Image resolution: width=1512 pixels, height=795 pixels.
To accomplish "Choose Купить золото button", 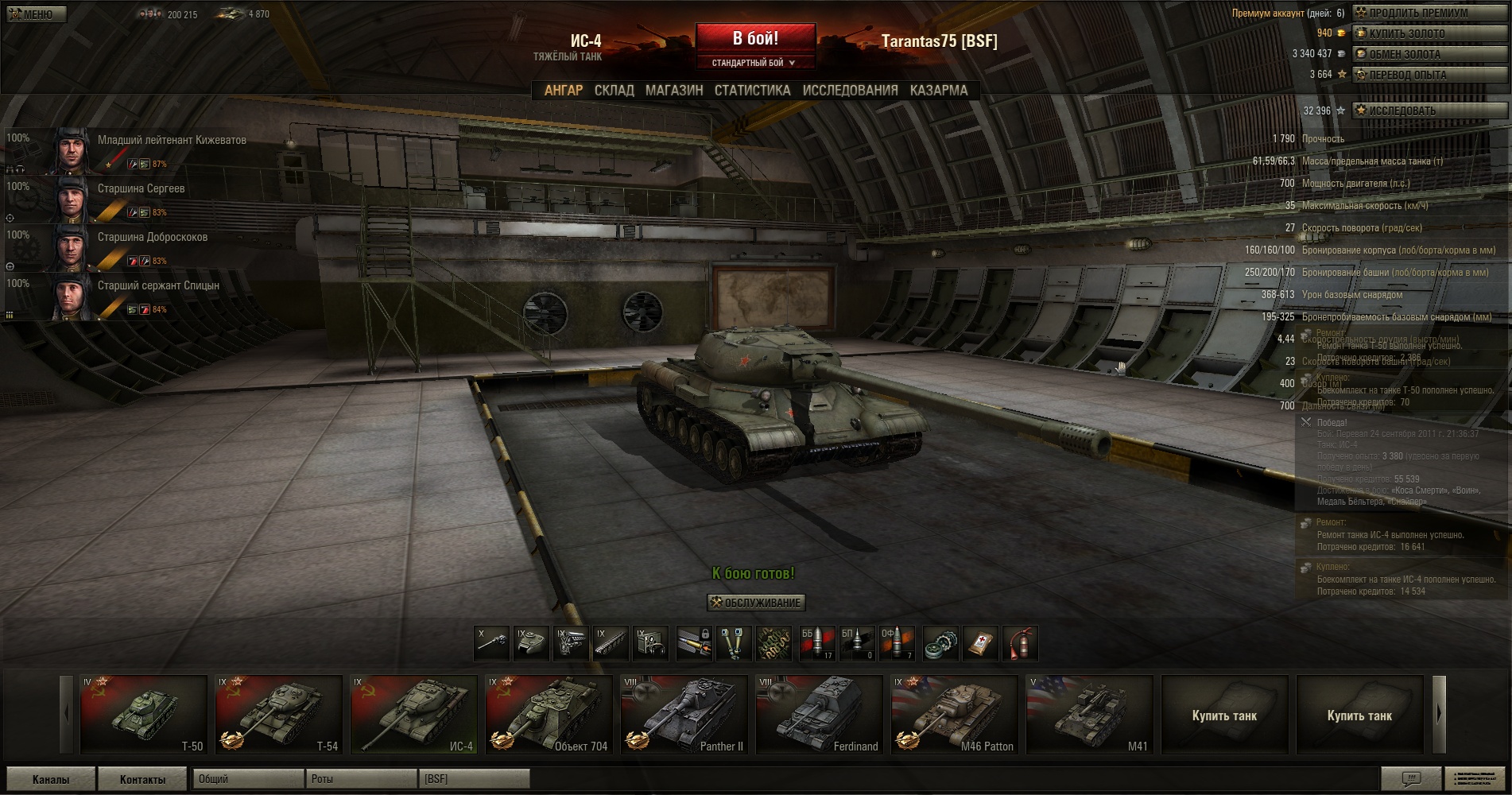I will [x=1429, y=33].
